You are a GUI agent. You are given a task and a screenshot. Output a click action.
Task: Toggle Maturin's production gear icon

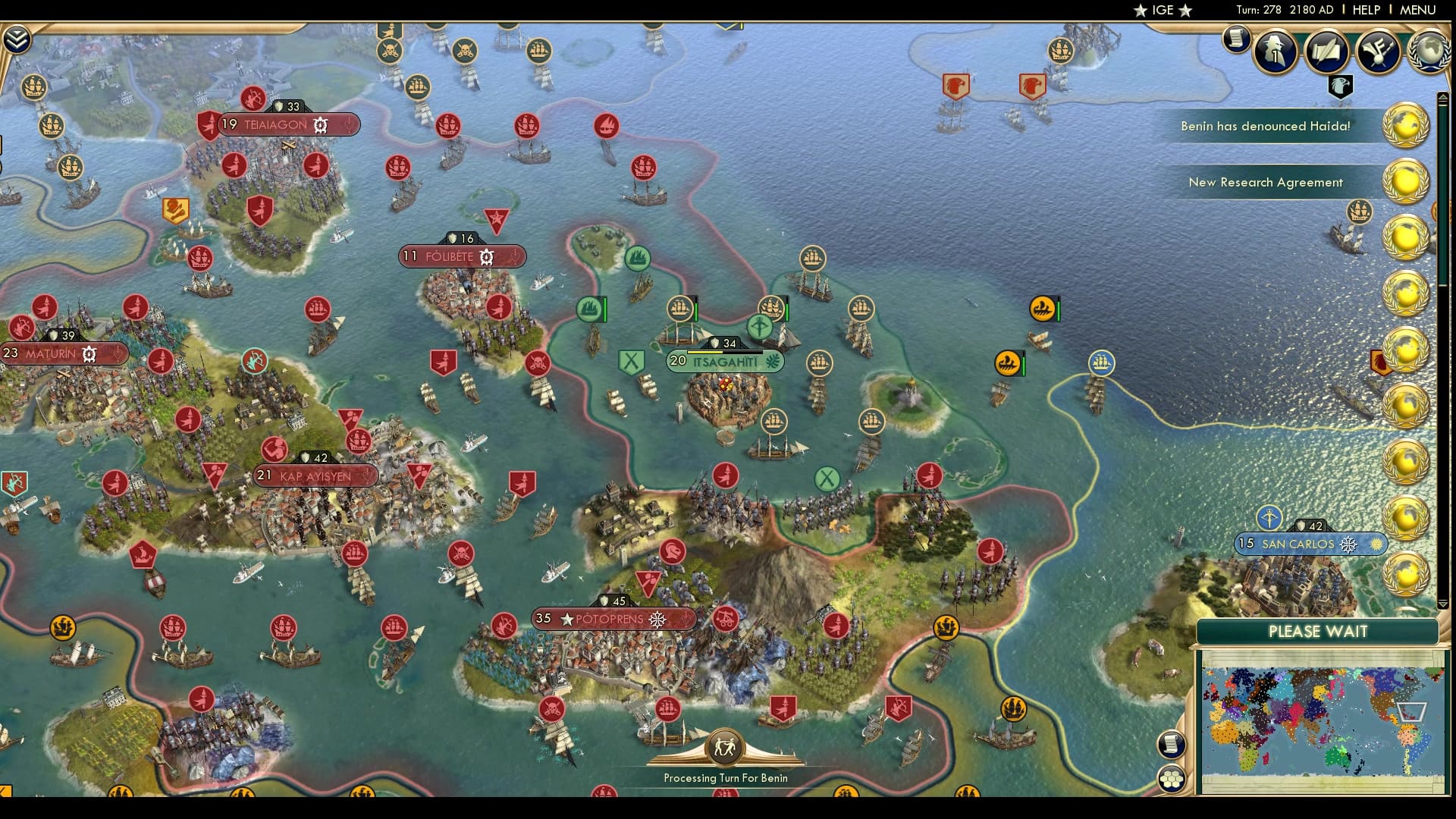tap(89, 353)
